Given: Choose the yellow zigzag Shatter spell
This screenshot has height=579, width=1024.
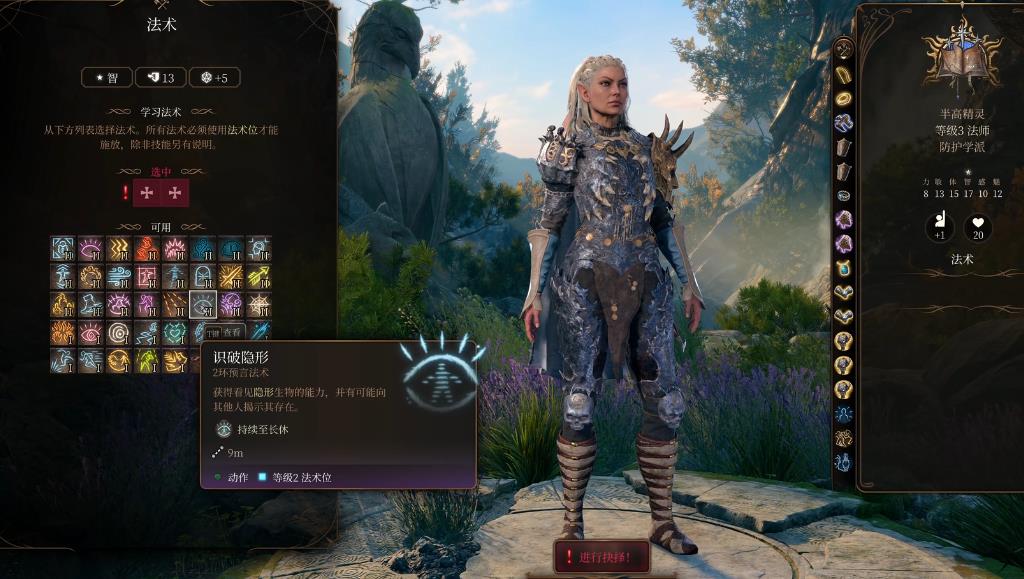Looking at the screenshot, I should [119, 248].
